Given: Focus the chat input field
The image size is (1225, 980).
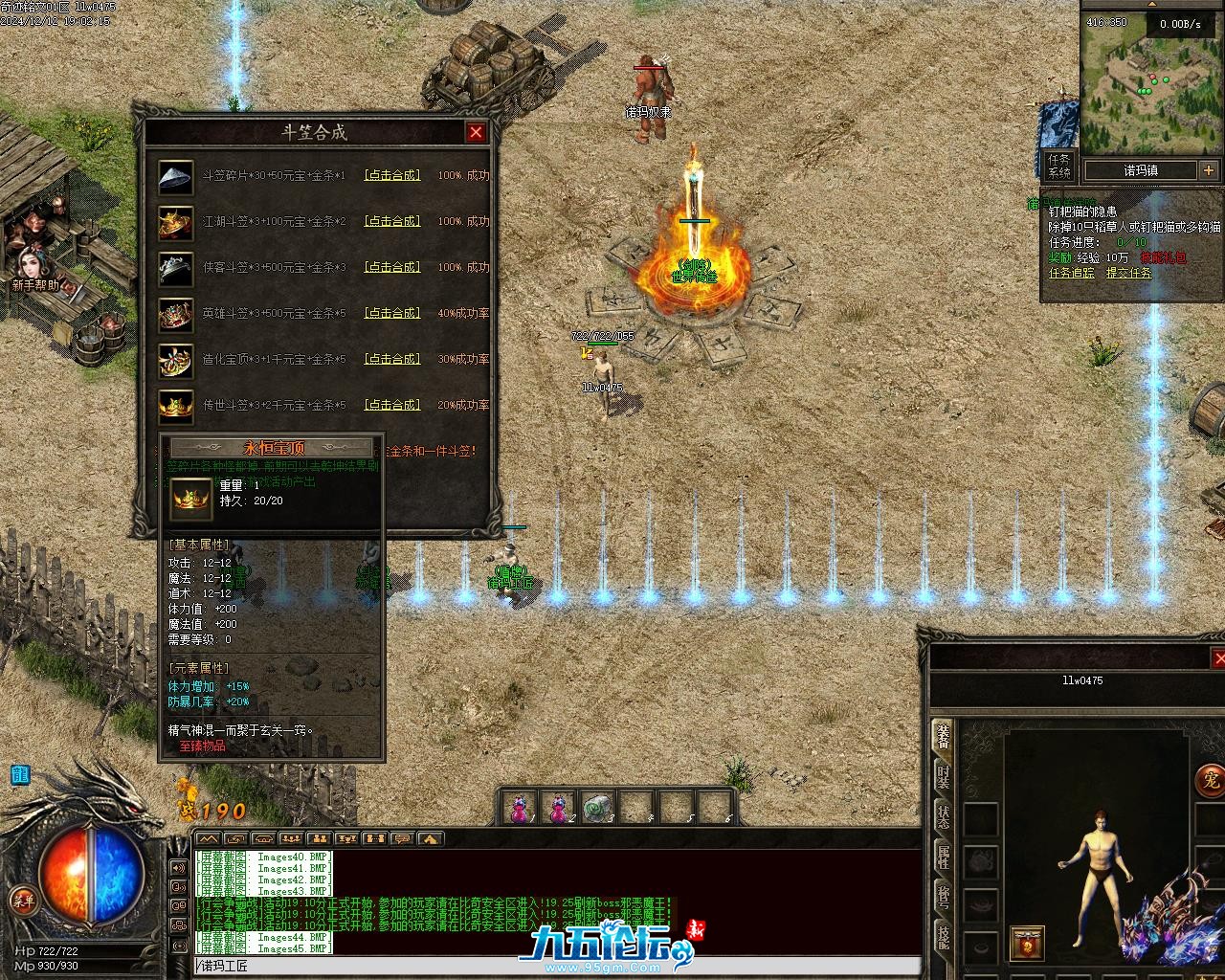Looking at the screenshot, I should pyautogui.click(x=555, y=966).
